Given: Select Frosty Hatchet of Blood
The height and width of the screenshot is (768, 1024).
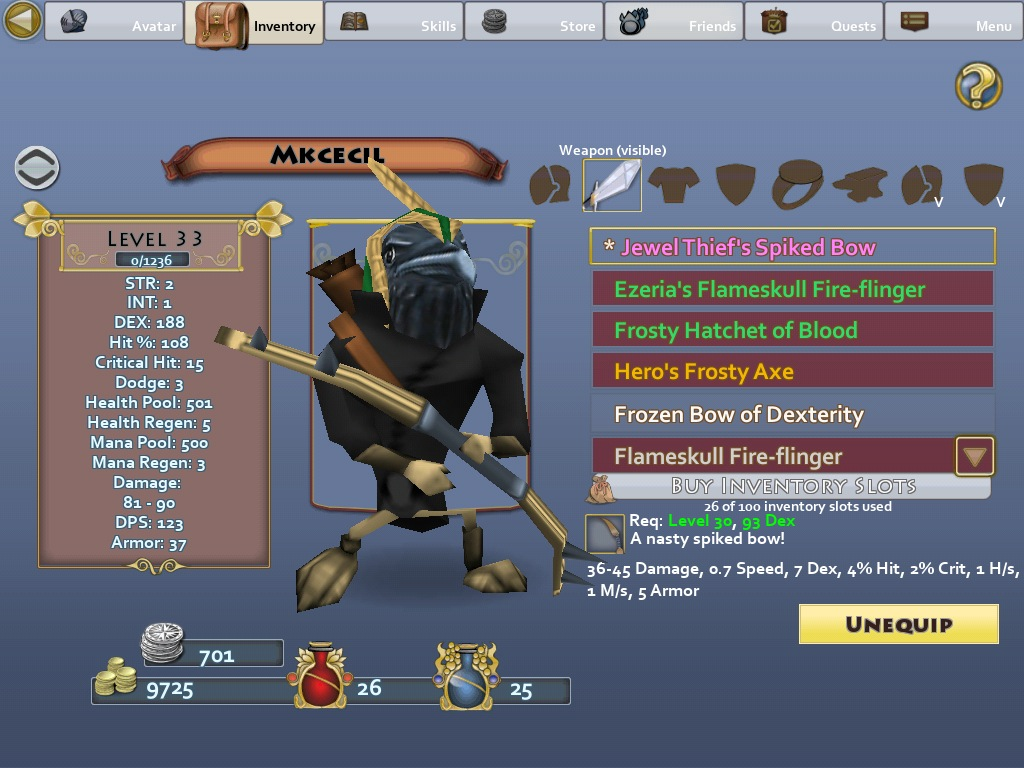Looking at the screenshot, I should tap(793, 330).
